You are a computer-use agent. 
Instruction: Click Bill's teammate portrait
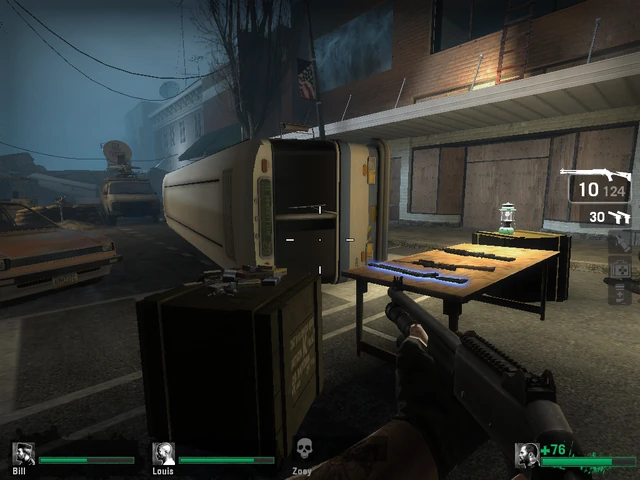(23, 453)
